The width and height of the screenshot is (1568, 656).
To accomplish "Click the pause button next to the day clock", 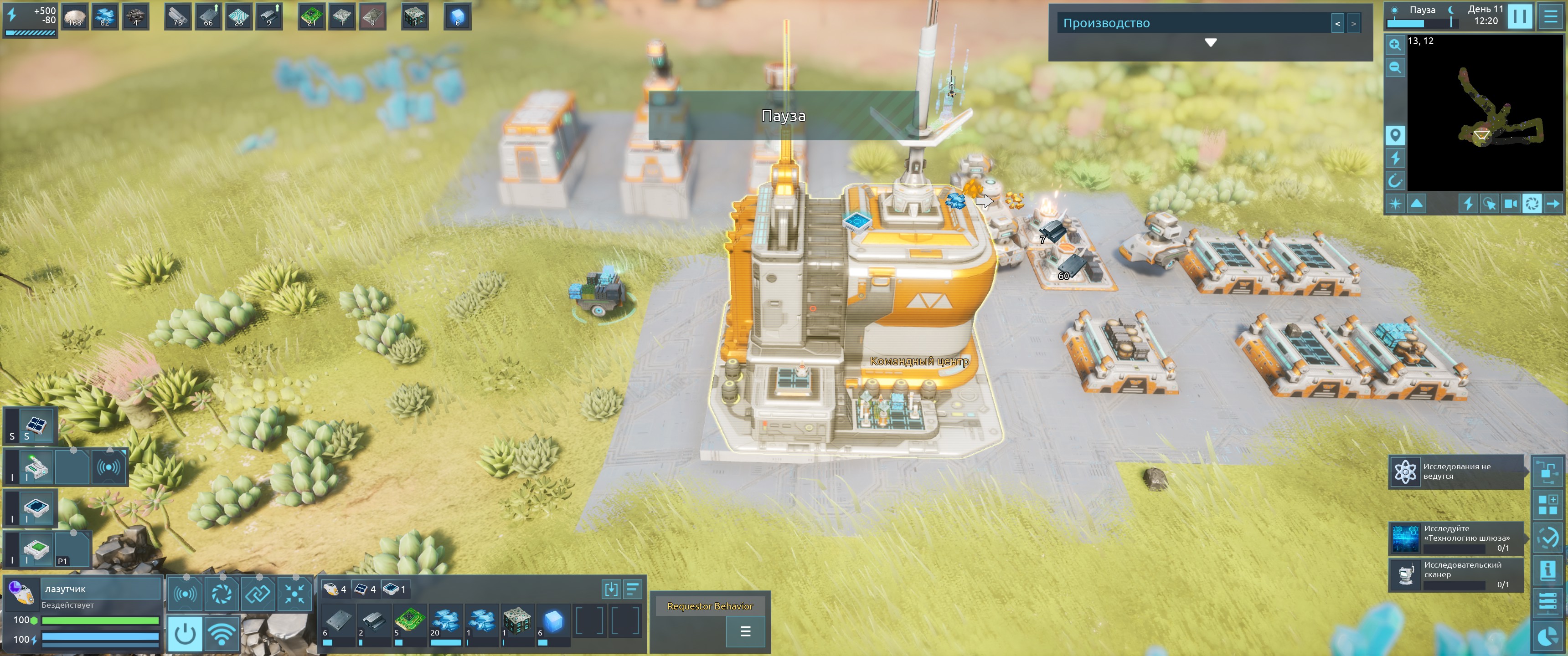I will (x=1519, y=16).
